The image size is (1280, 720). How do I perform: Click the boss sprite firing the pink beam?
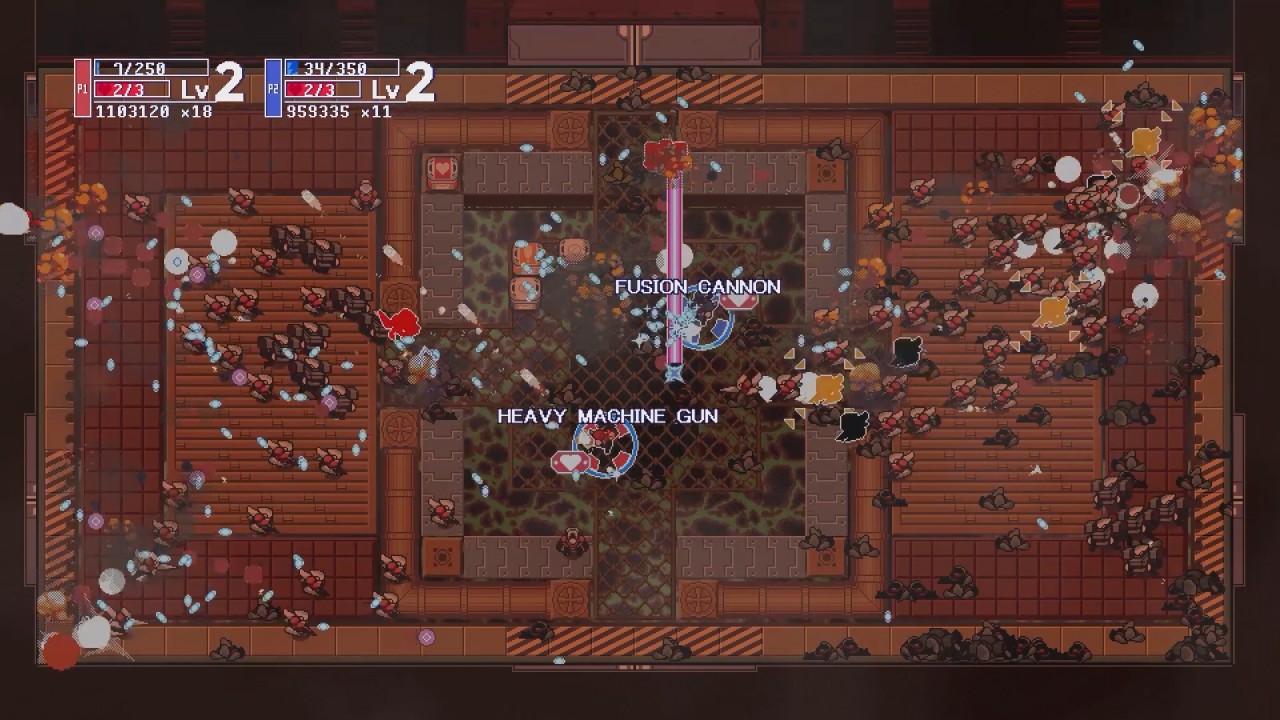pos(668,155)
